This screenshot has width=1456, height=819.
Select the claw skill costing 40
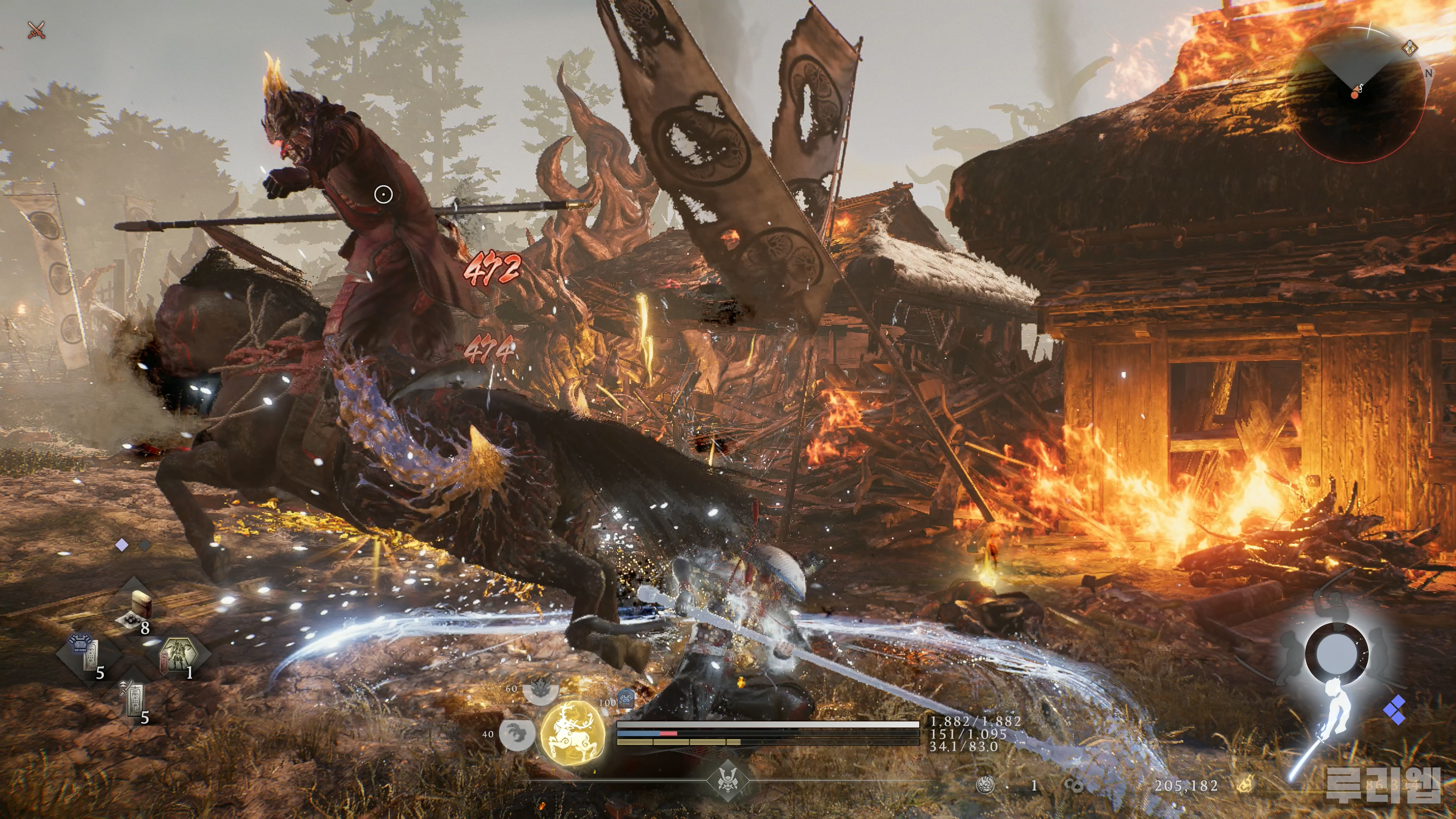coord(517,733)
